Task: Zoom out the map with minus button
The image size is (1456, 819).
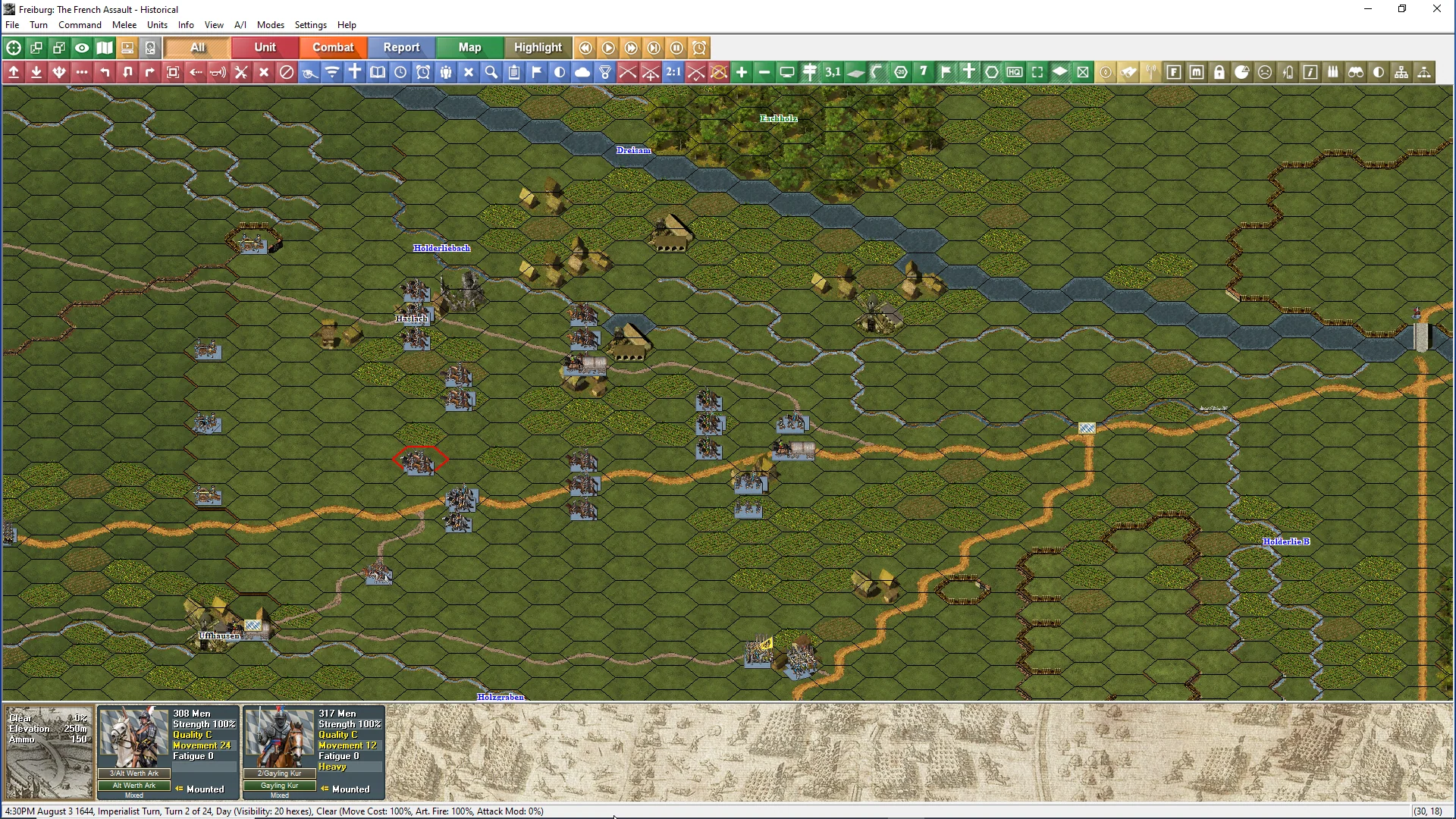Action: click(x=764, y=72)
